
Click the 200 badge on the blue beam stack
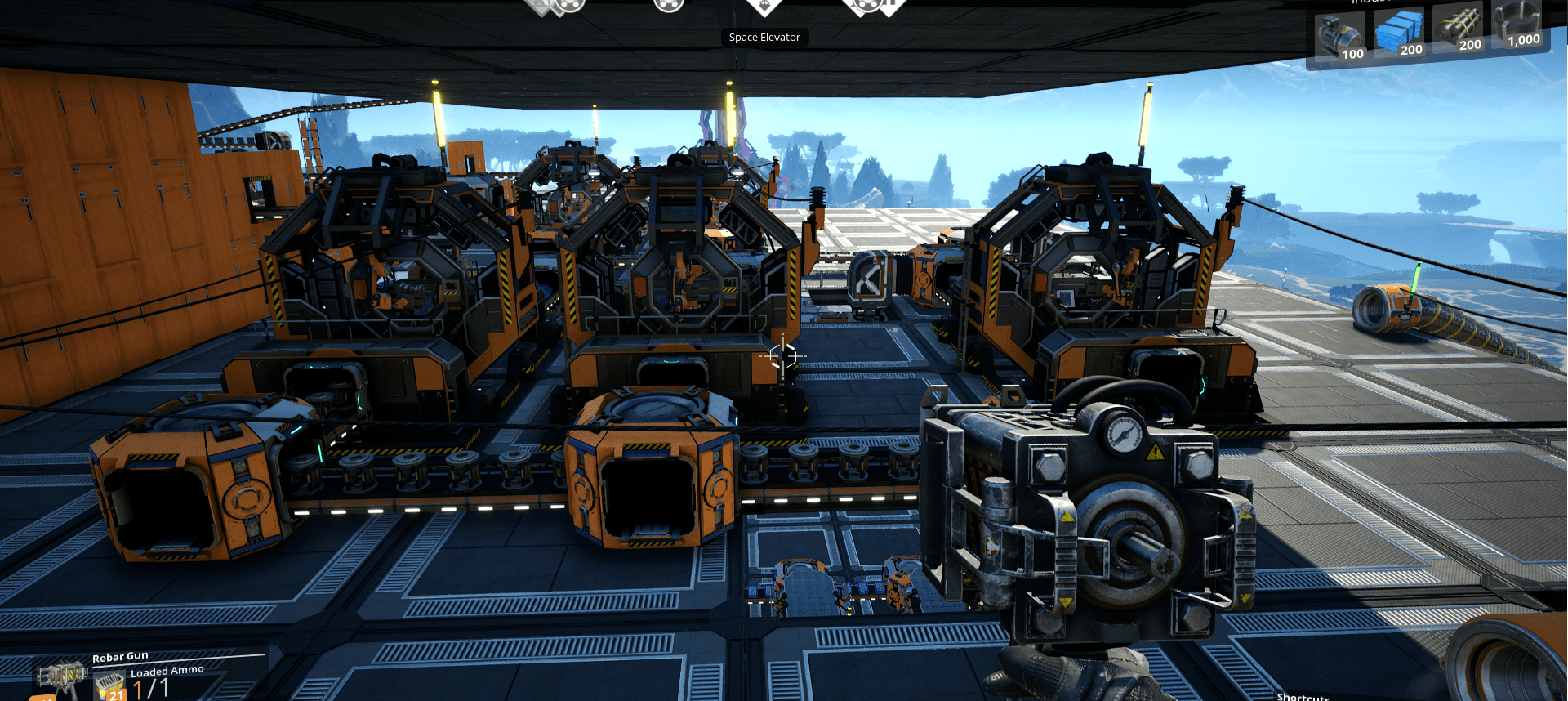click(1412, 49)
